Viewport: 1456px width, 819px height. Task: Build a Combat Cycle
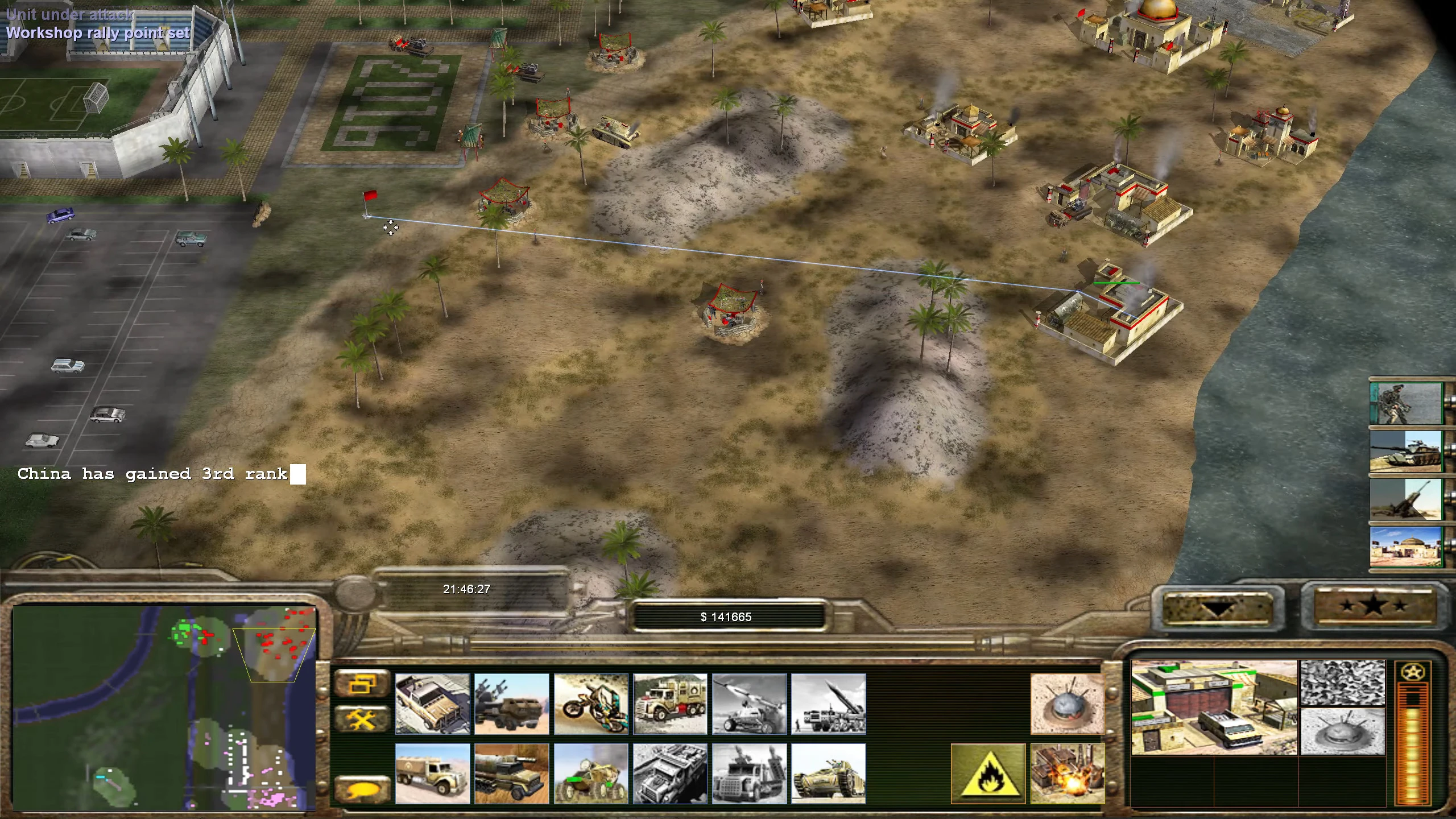click(x=591, y=704)
